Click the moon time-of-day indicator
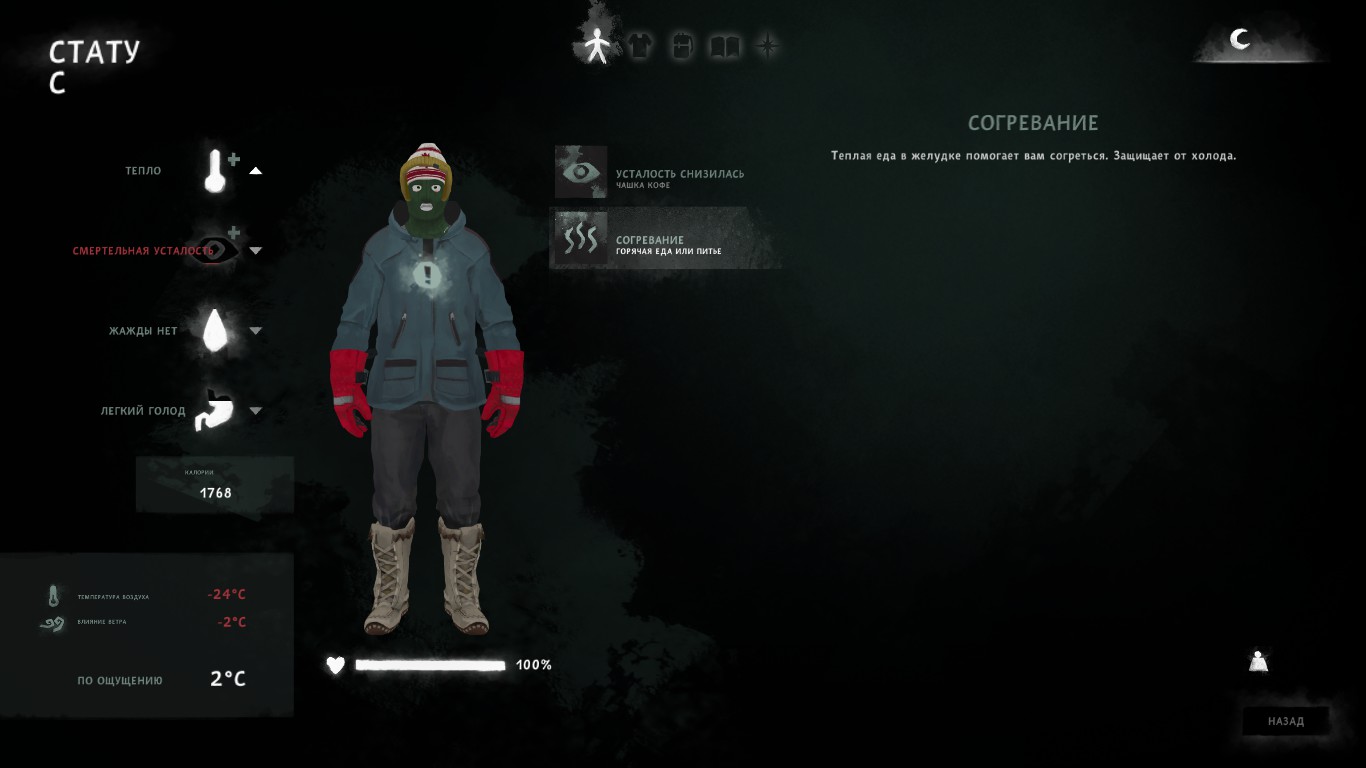The image size is (1366, 768). 1240,40
